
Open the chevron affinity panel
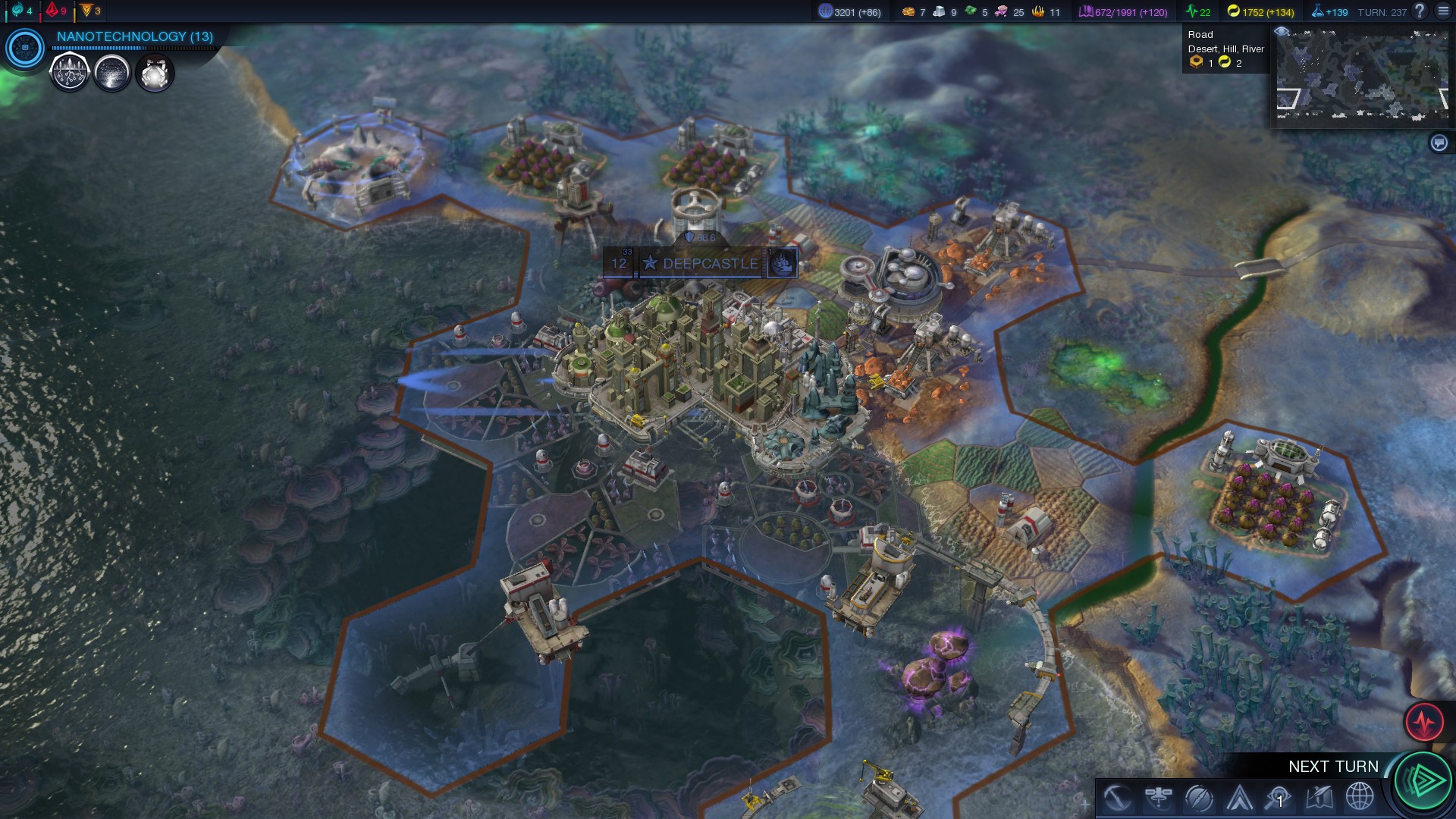(1239, 798)
